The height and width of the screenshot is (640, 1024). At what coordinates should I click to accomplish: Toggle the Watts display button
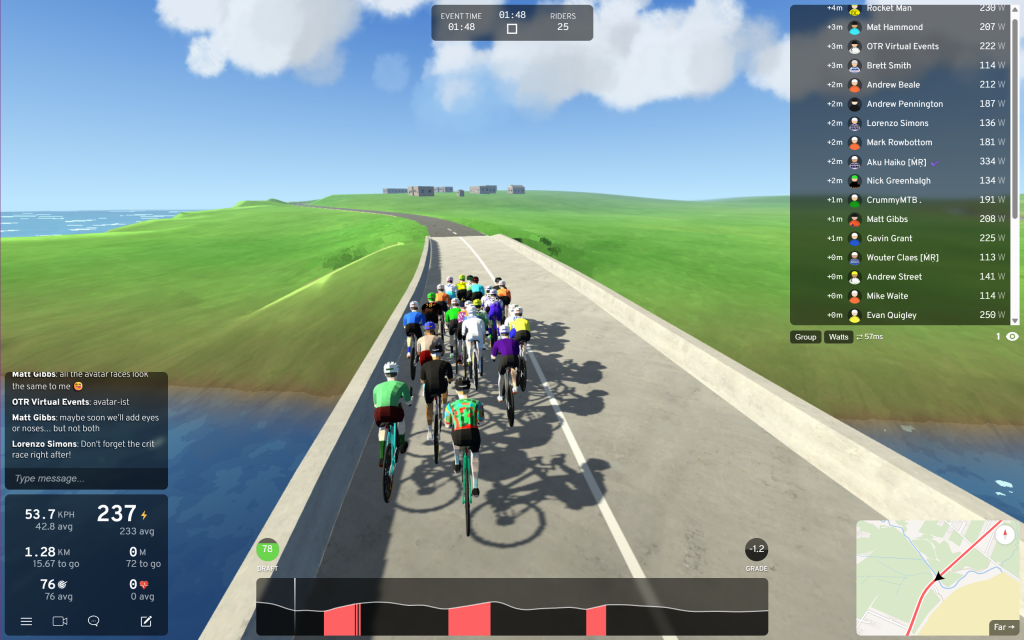coord(838,337)
